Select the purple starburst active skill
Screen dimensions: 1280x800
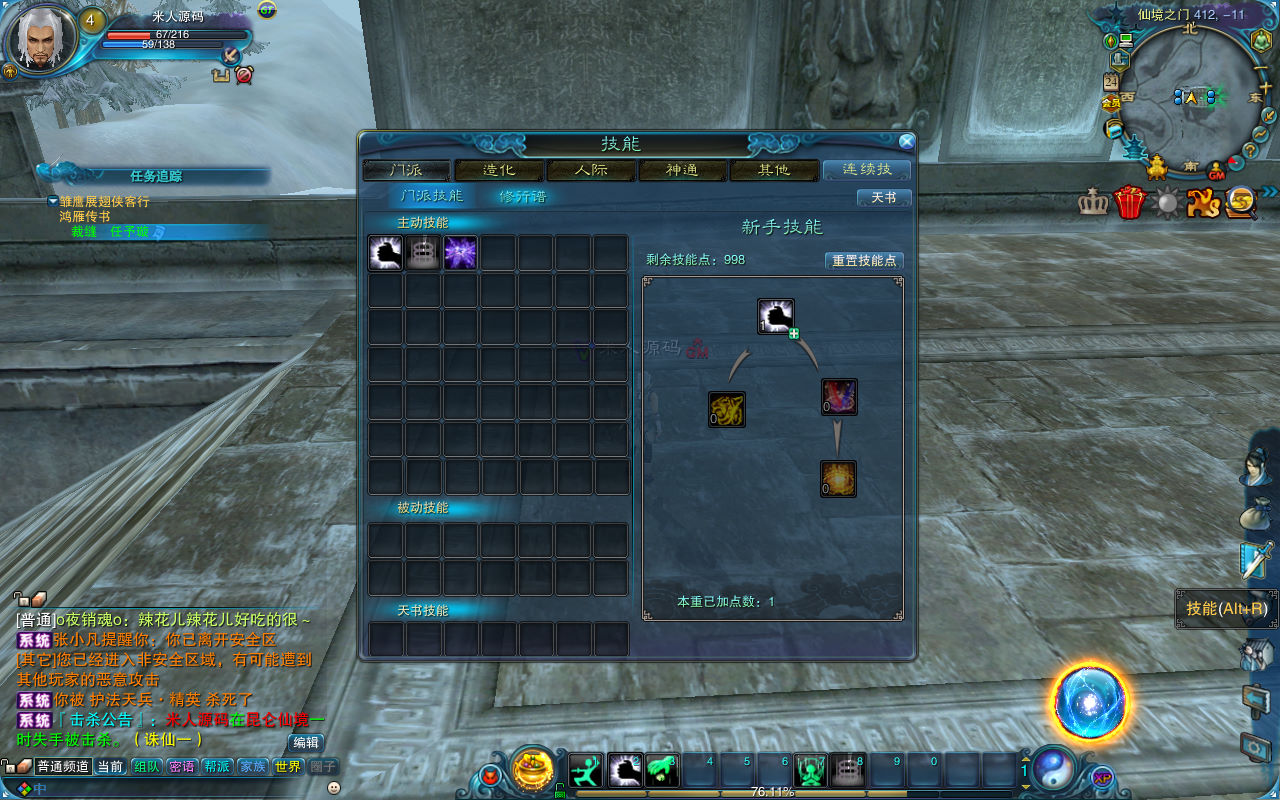[460, 253]
